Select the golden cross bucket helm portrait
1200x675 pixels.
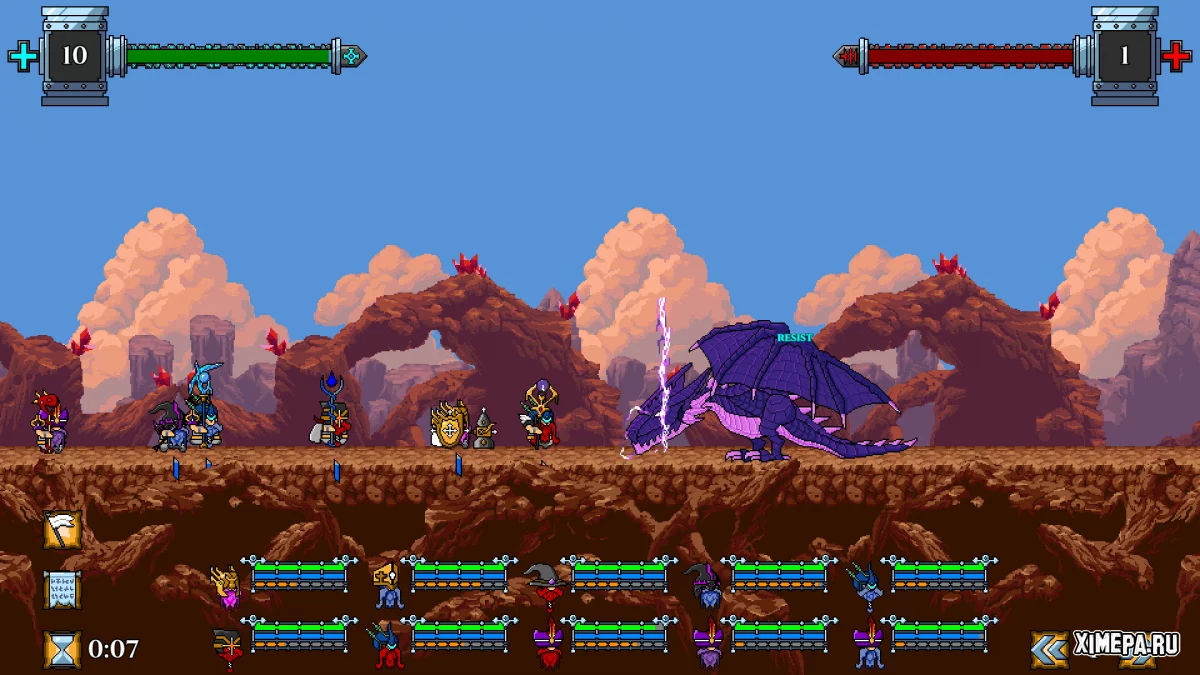(x=387, y=585)
